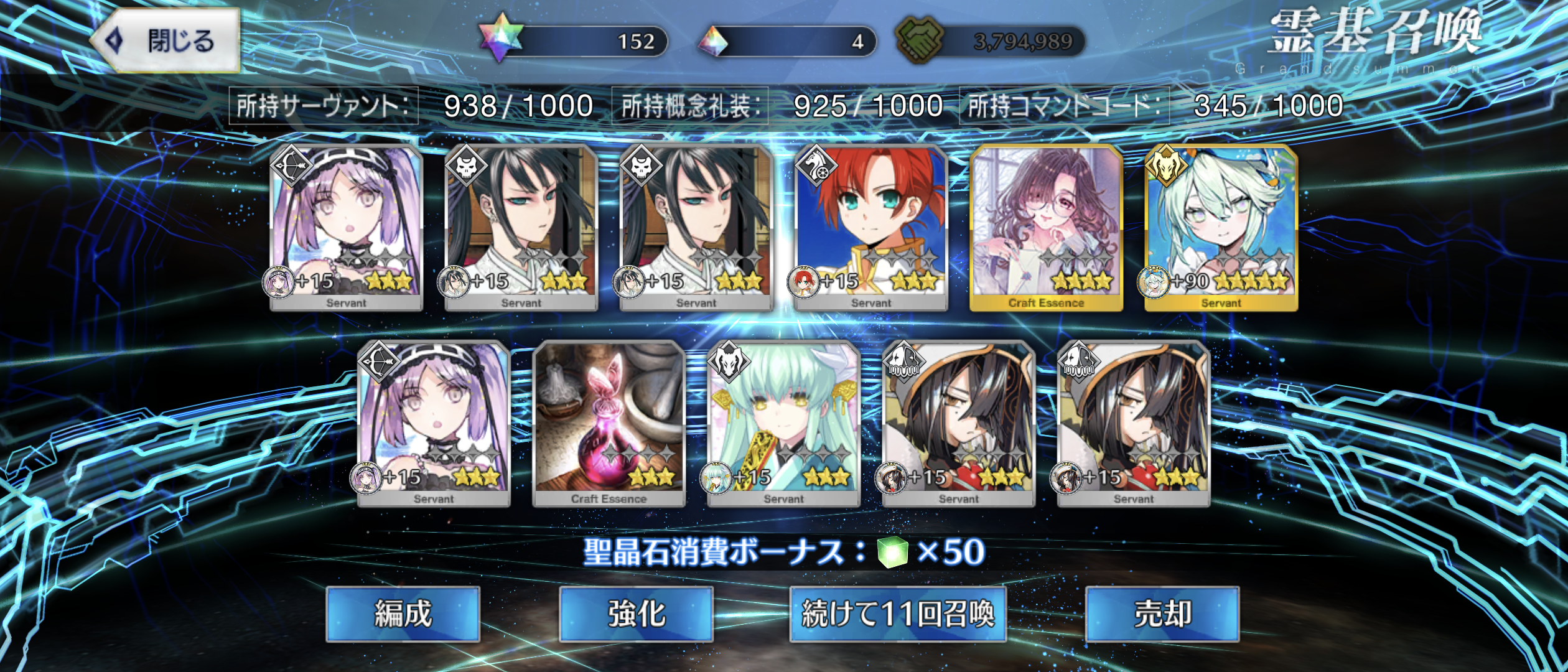Select the red-haired Rider servant card
This screenshot has width=1568, height=672.
(871, 227)
